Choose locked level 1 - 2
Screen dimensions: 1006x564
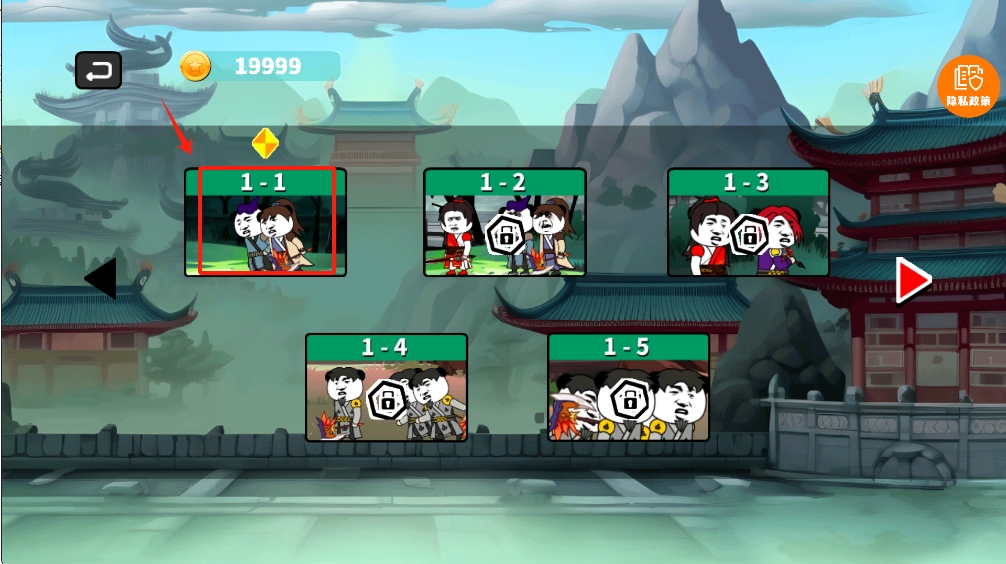pos(504,223)
